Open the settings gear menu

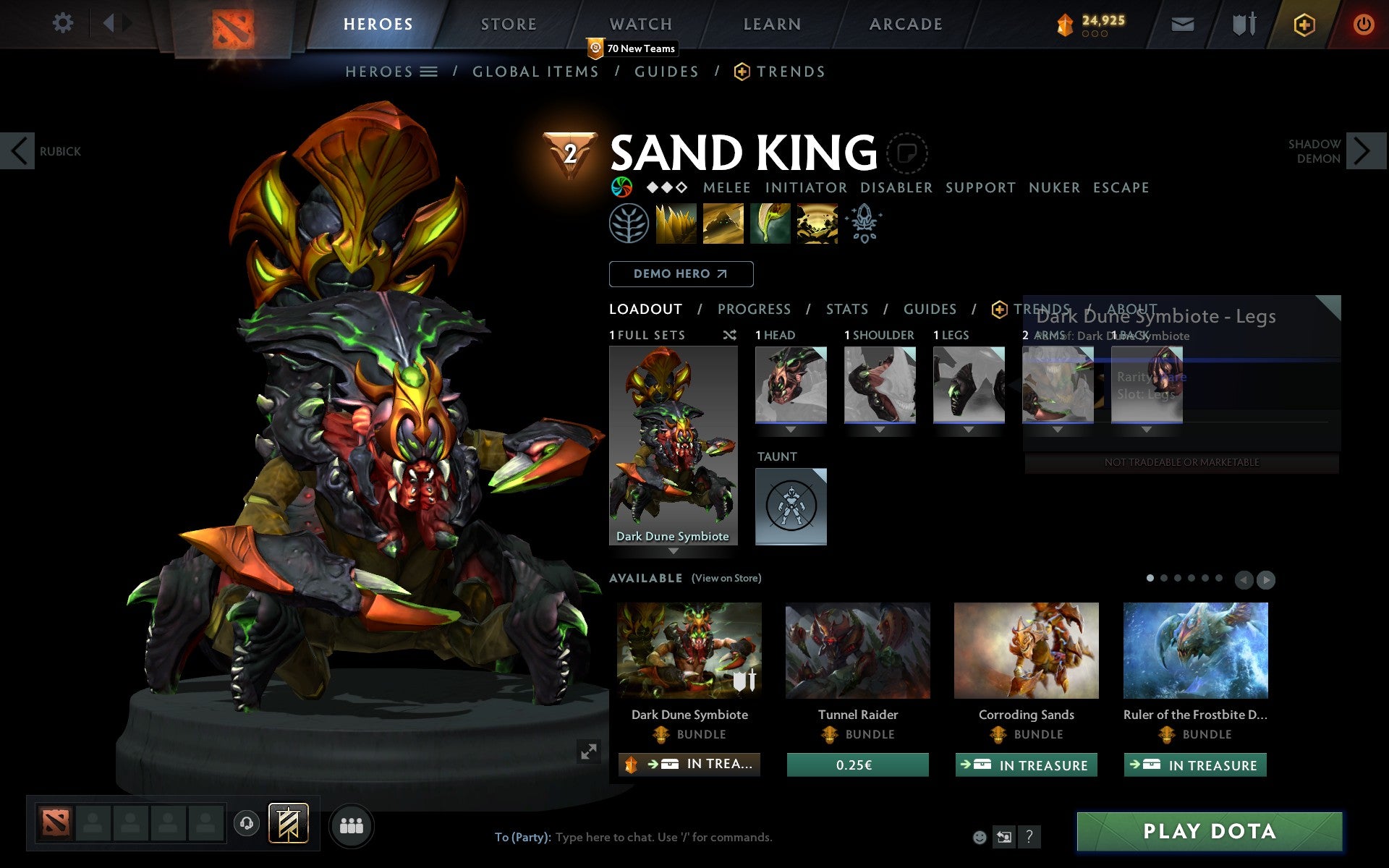click(x=64, y=23)
